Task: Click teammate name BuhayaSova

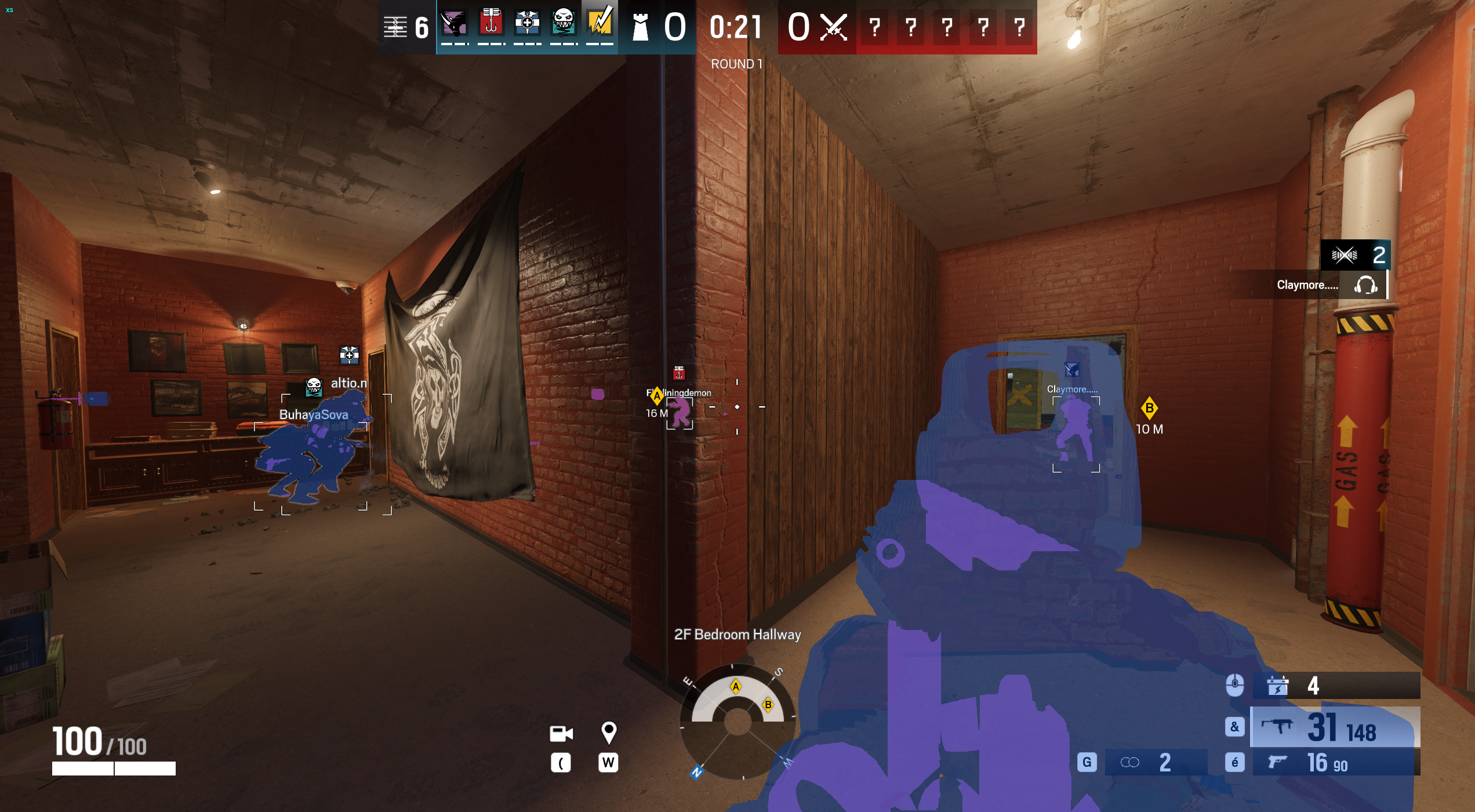Action: tap(314, 415)
